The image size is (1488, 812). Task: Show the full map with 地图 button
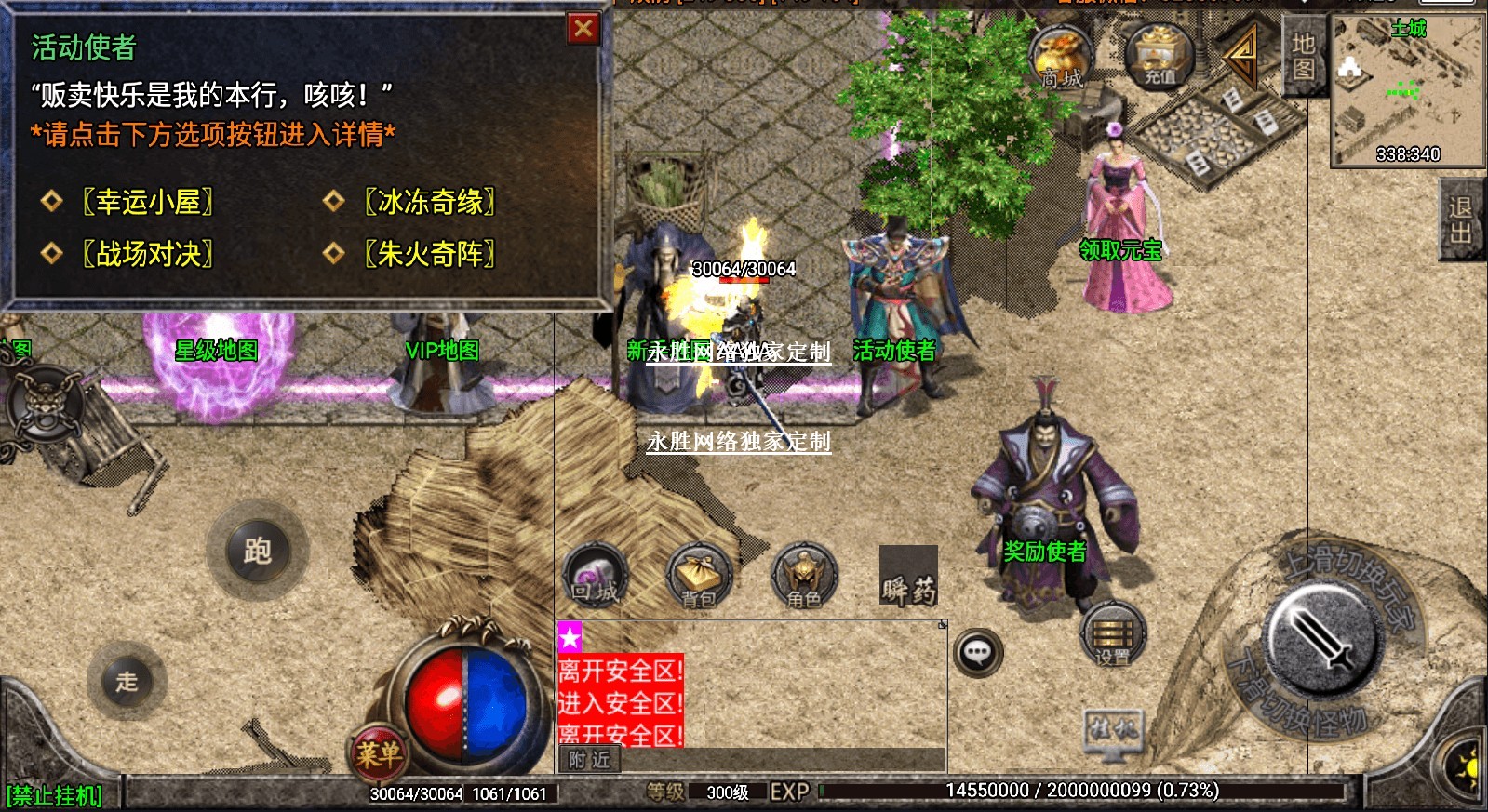[x=1303, y=57]
